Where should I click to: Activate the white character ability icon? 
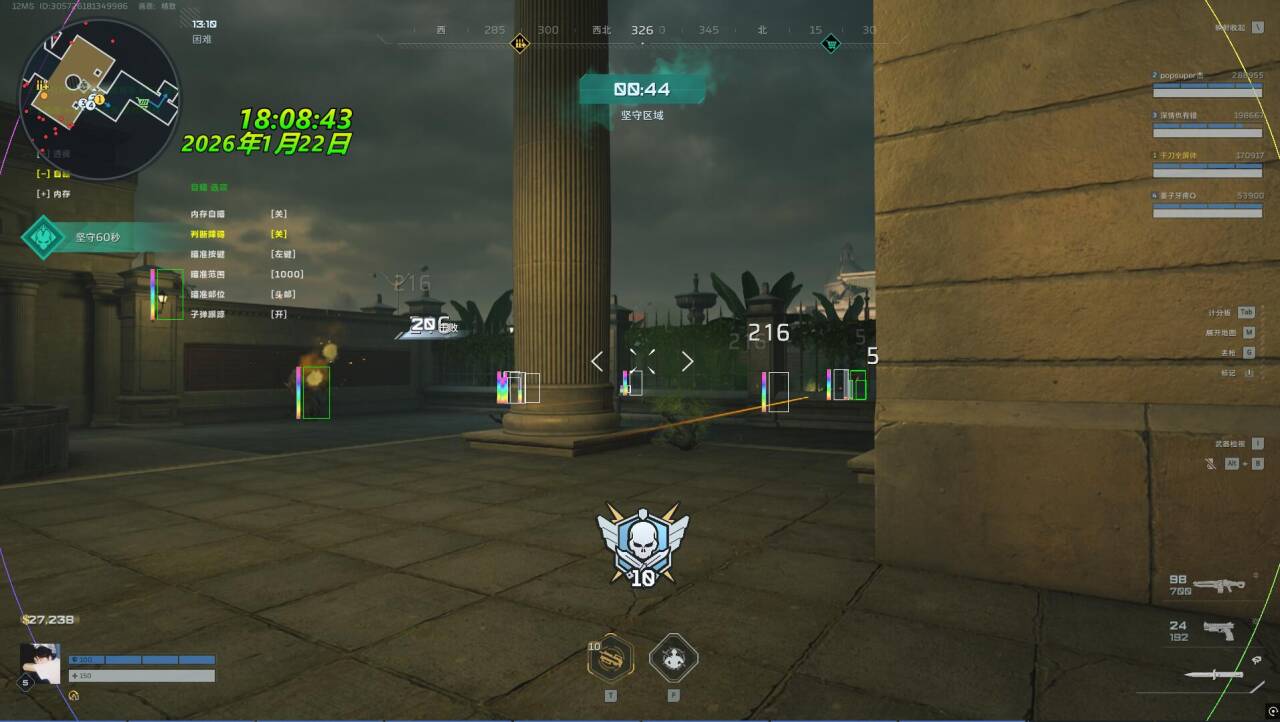(x=673, y=658)
